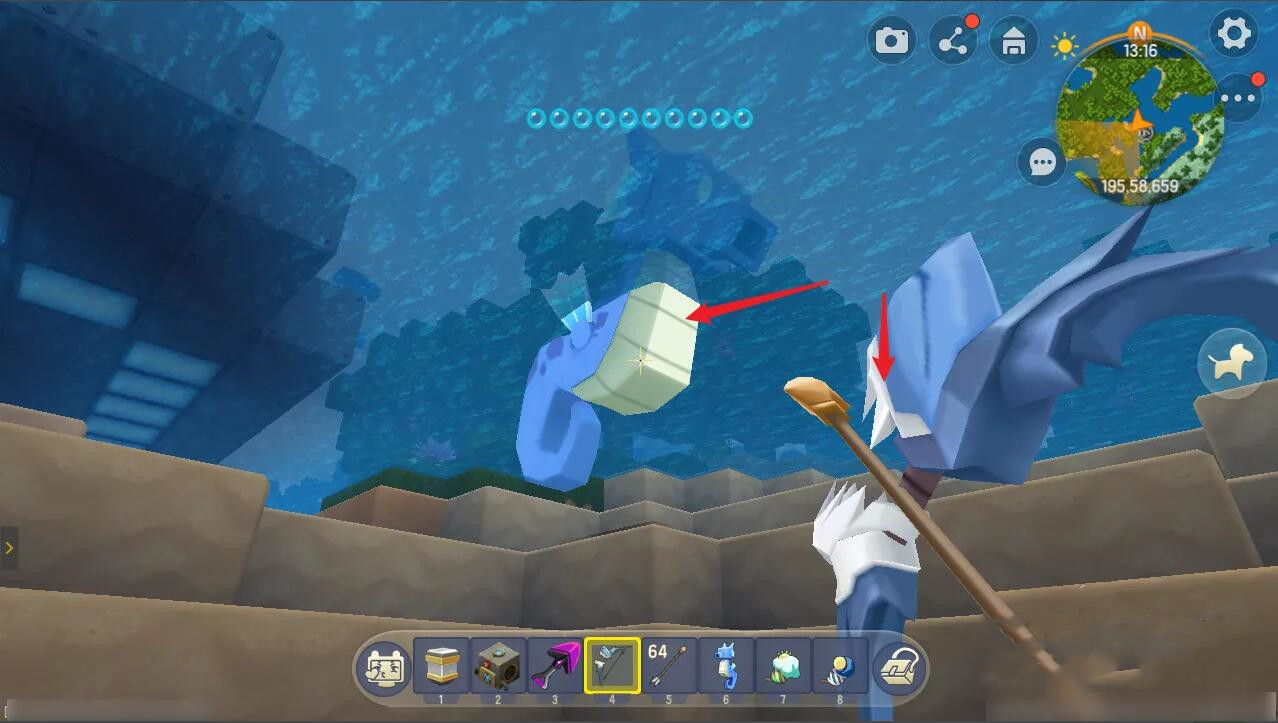Viewport: 1278px width, 723px height.
Task: Equip the purple tool in slot 3
Action: (x=555, y=666)
